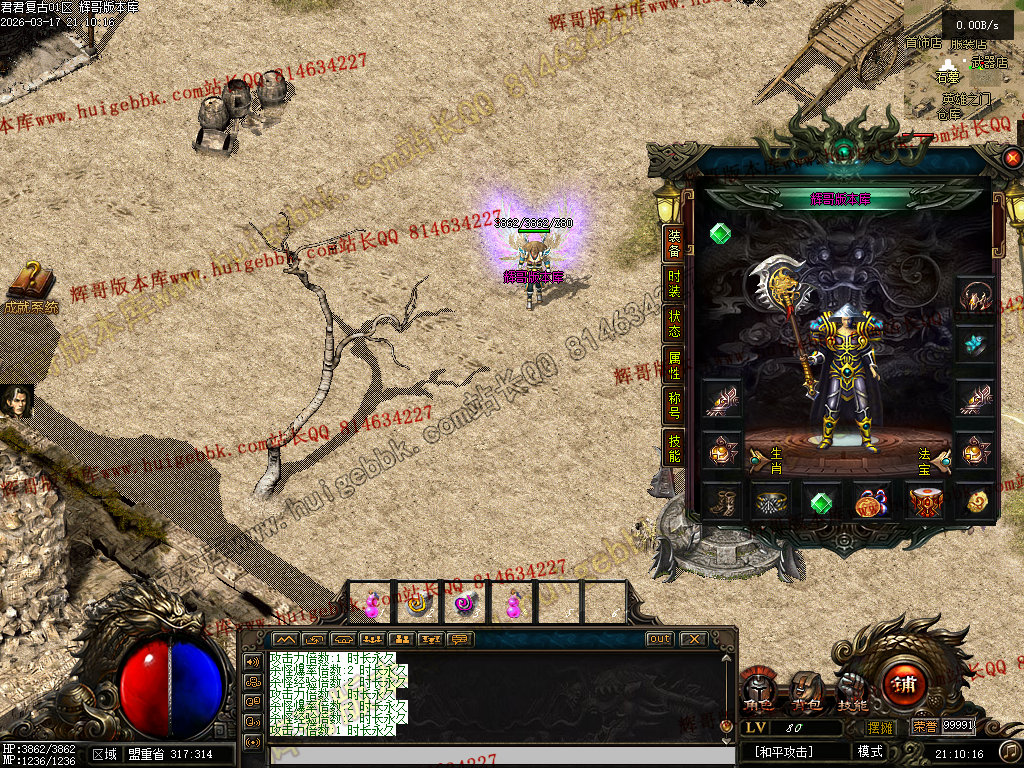
Task: Select the drum item equipment slot
Action: click(x=924, y=501)
